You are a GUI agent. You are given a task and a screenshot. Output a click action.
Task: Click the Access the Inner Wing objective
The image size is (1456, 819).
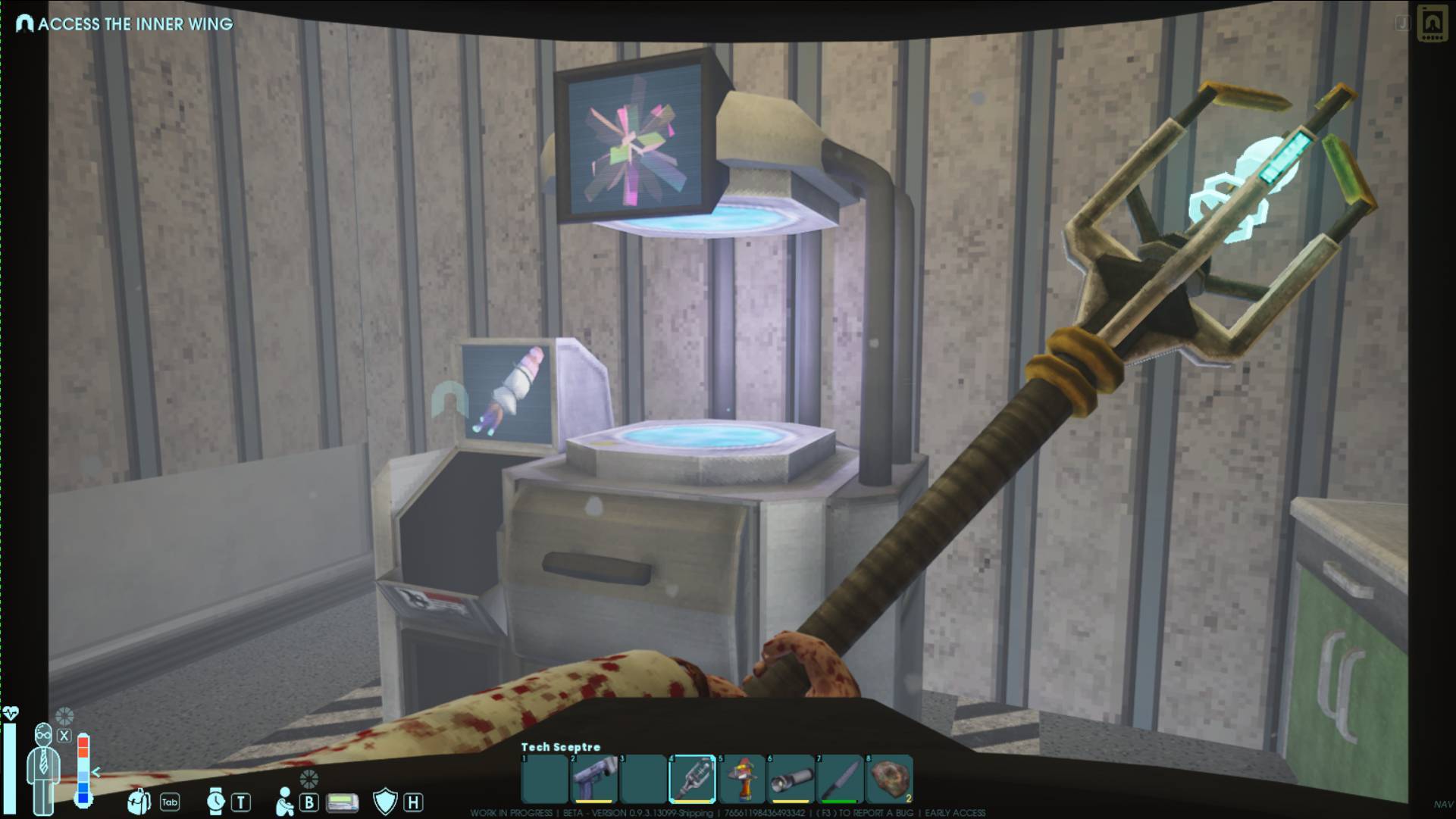pos(126,24)
